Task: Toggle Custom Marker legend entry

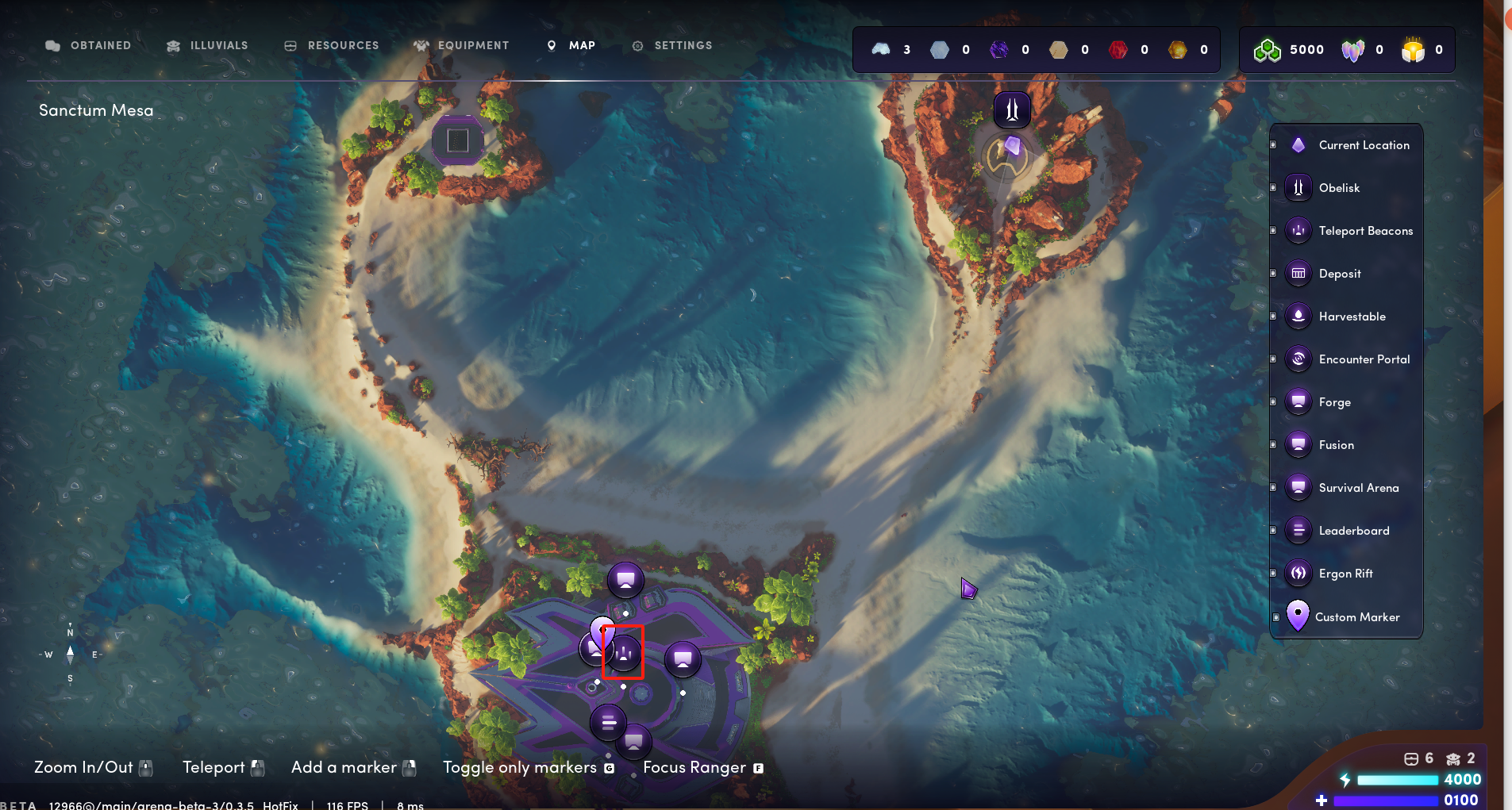Action: (1356, 617)
